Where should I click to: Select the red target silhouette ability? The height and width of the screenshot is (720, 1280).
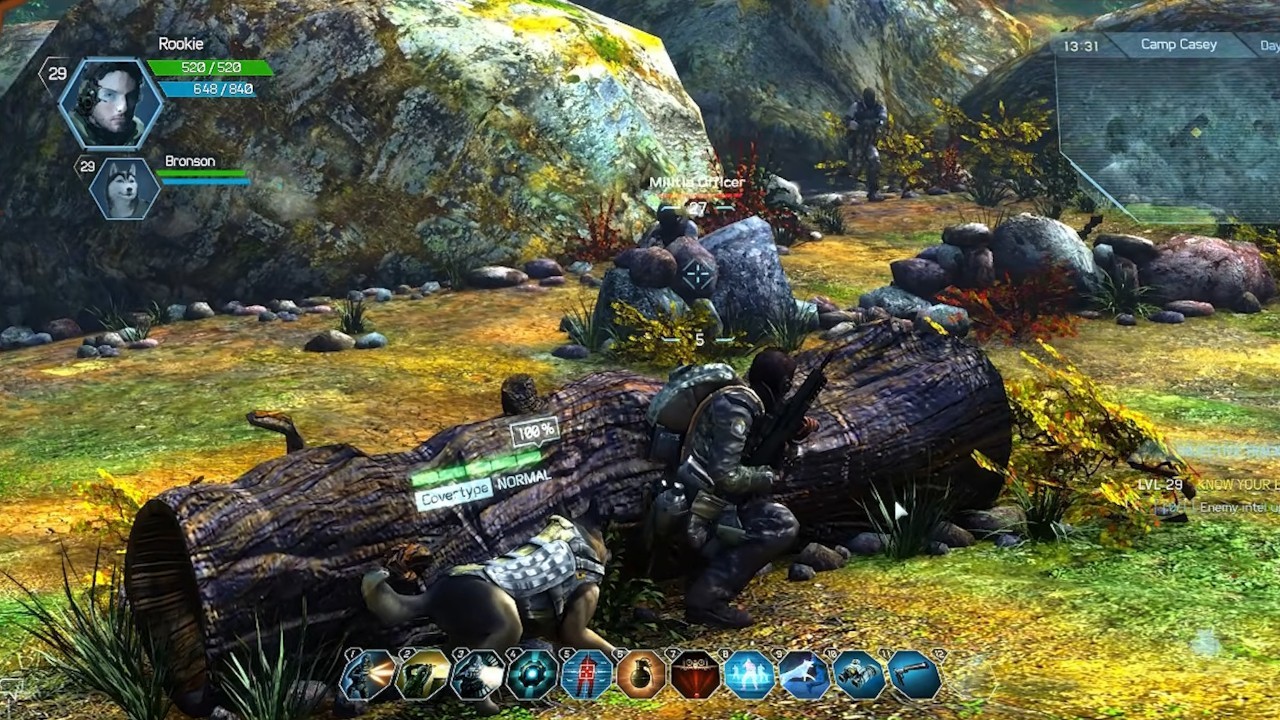pyautogui.click(x=587, y=674)
